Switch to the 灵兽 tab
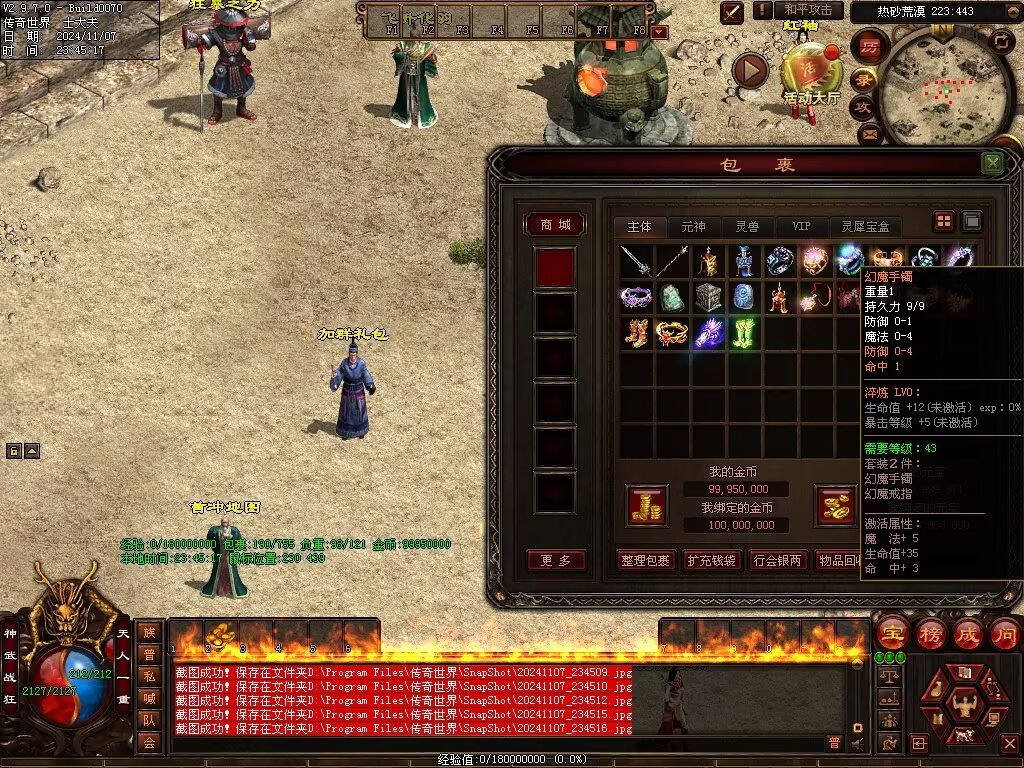 (x=747, y=227)
